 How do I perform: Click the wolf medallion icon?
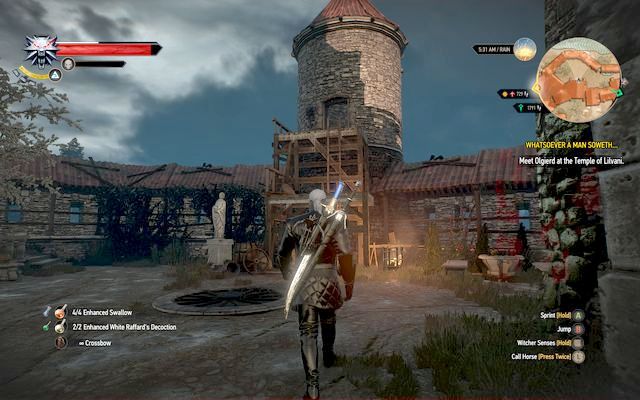[x=41, y=49]
